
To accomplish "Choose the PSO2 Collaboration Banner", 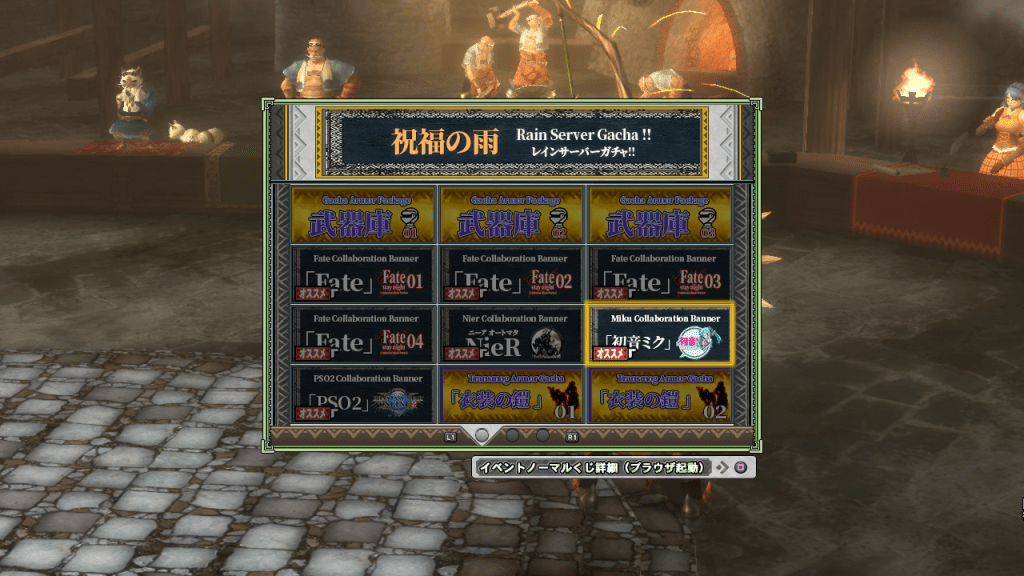I will point(362,394).
